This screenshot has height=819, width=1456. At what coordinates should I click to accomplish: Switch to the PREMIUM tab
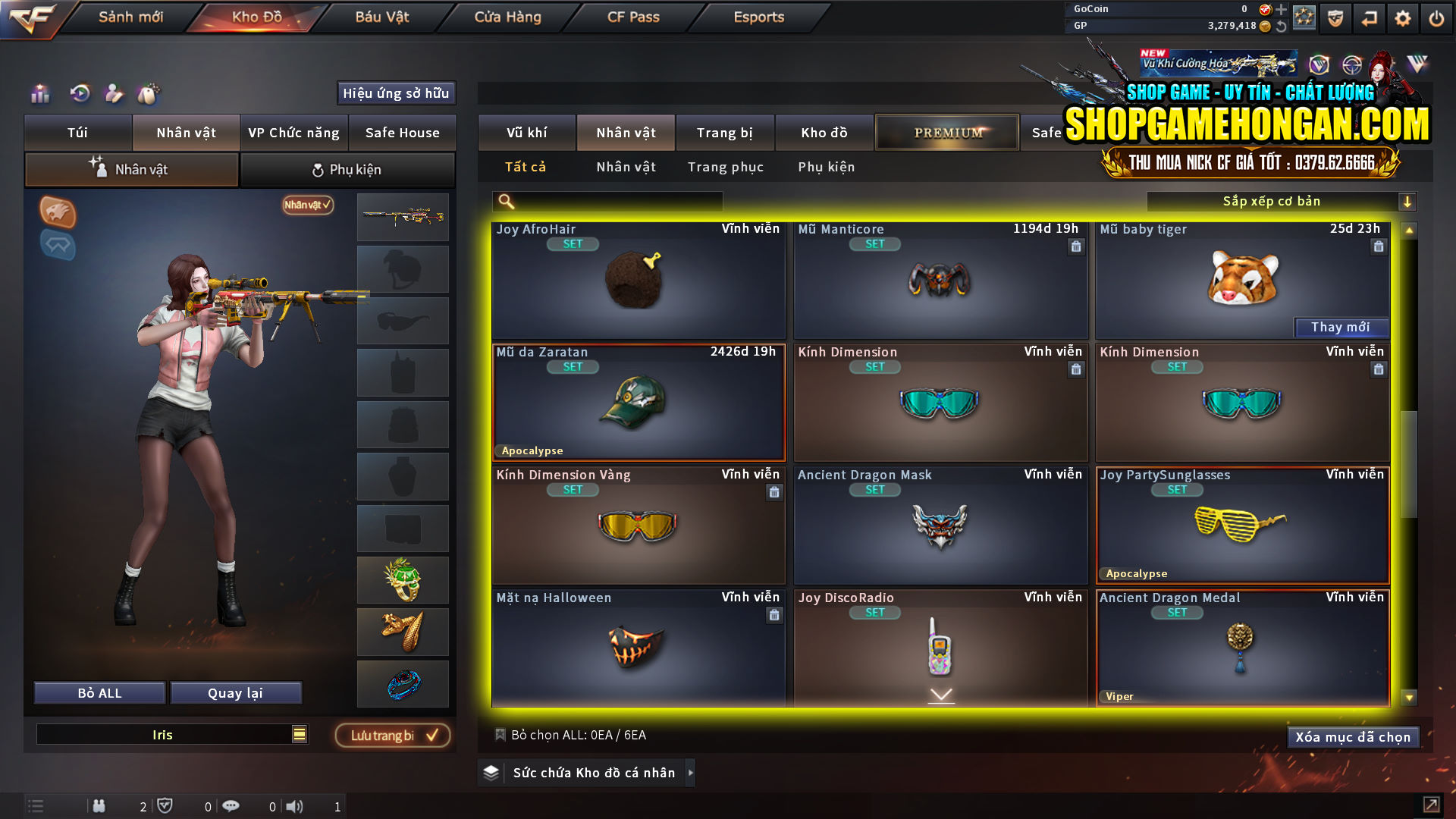946,132
